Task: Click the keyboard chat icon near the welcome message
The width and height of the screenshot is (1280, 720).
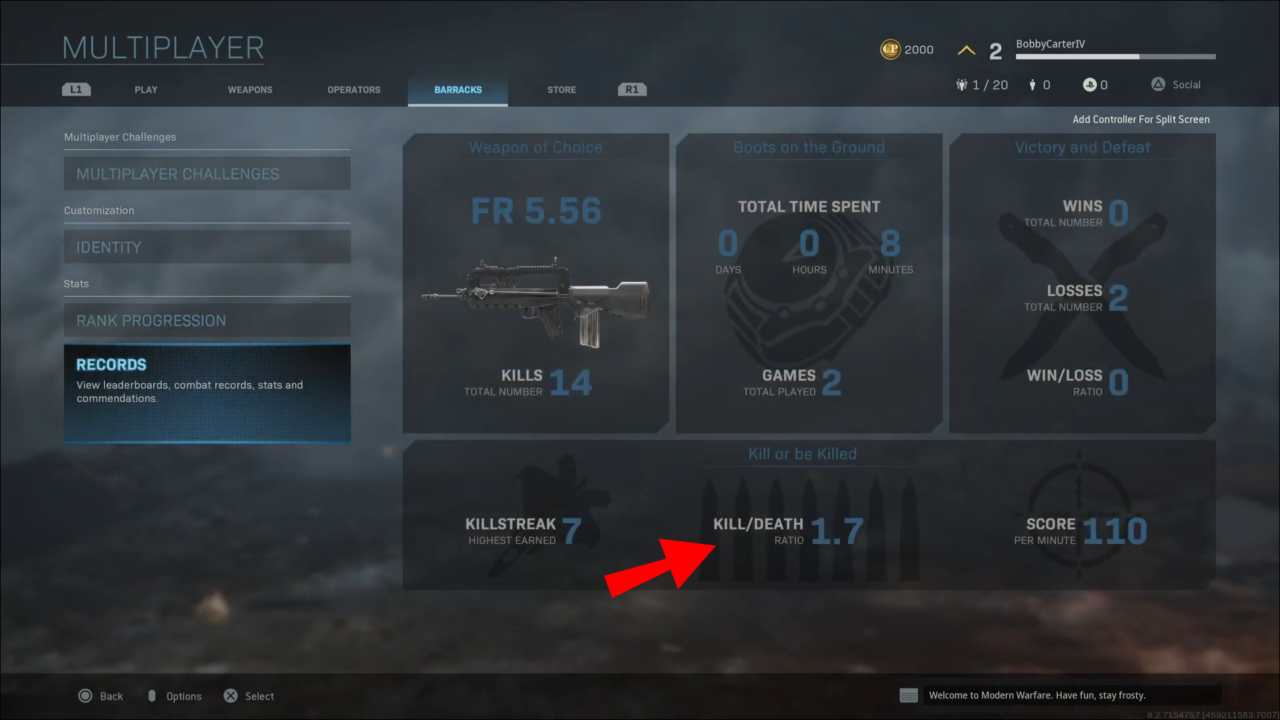Action: point(908,694)
